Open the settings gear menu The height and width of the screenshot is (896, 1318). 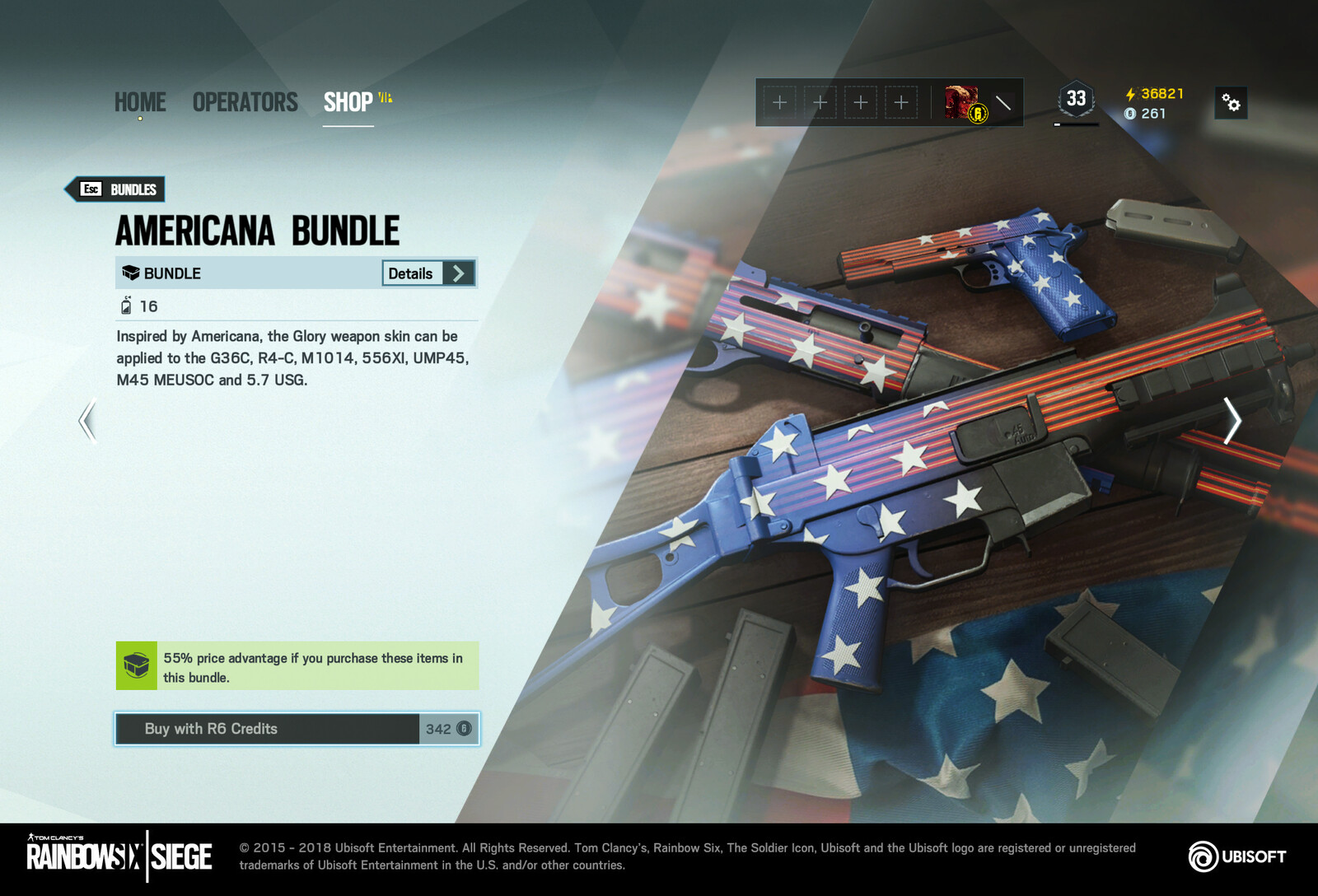(x=1231, y=103)
